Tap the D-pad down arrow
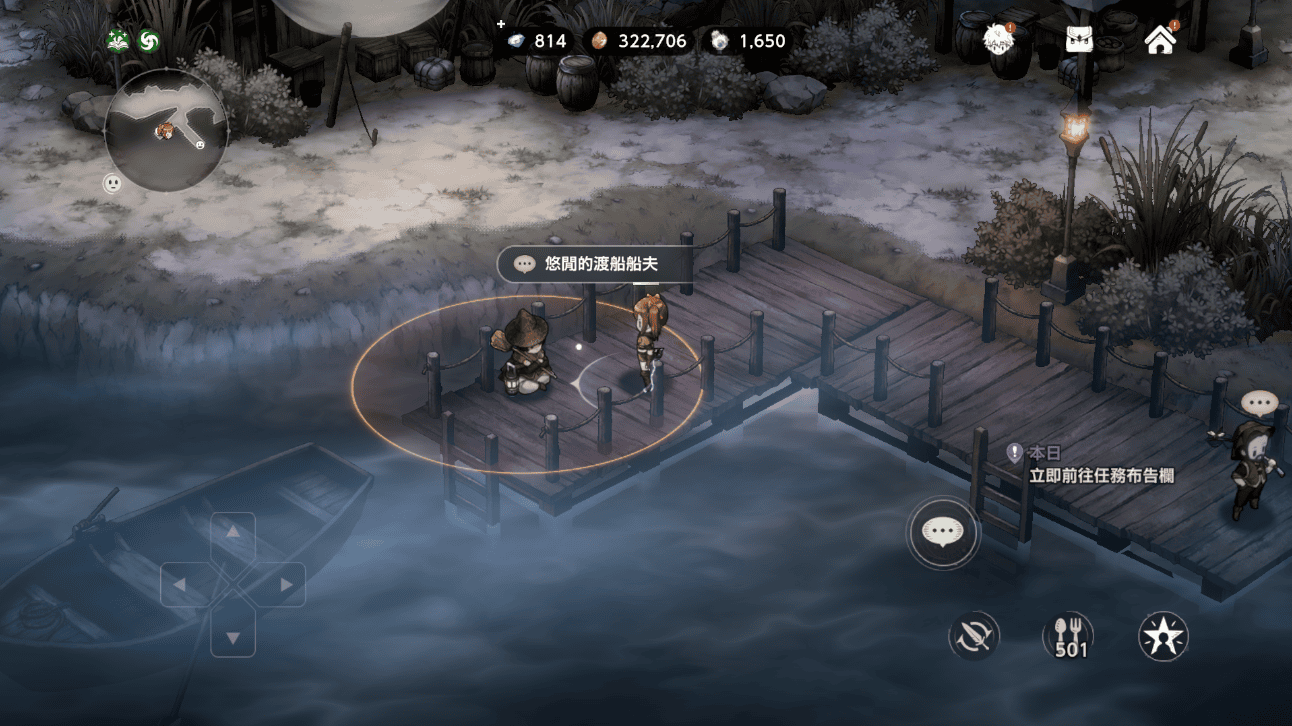Image resolution: width=1292 pixels, height=726 pixels. 233,635
